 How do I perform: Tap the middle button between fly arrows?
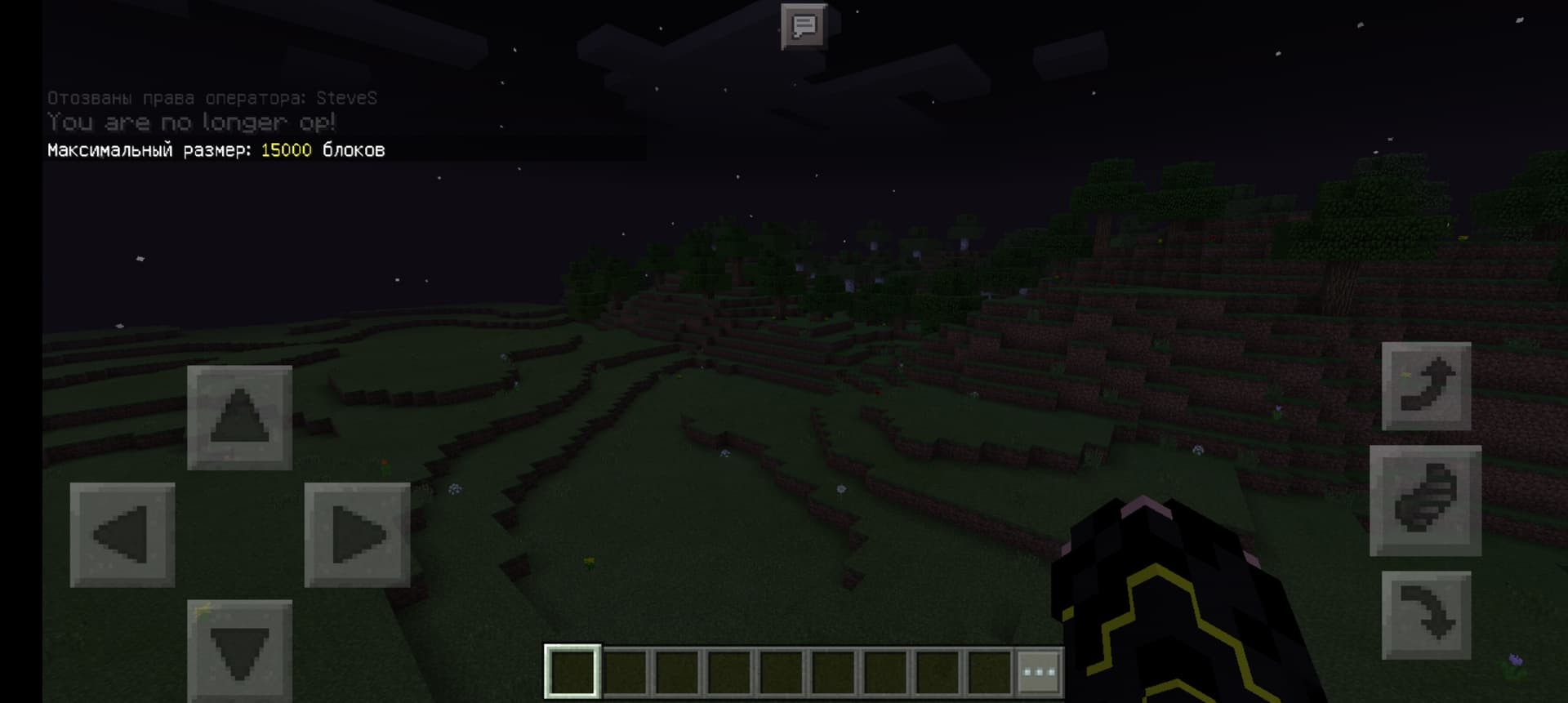1425,501
